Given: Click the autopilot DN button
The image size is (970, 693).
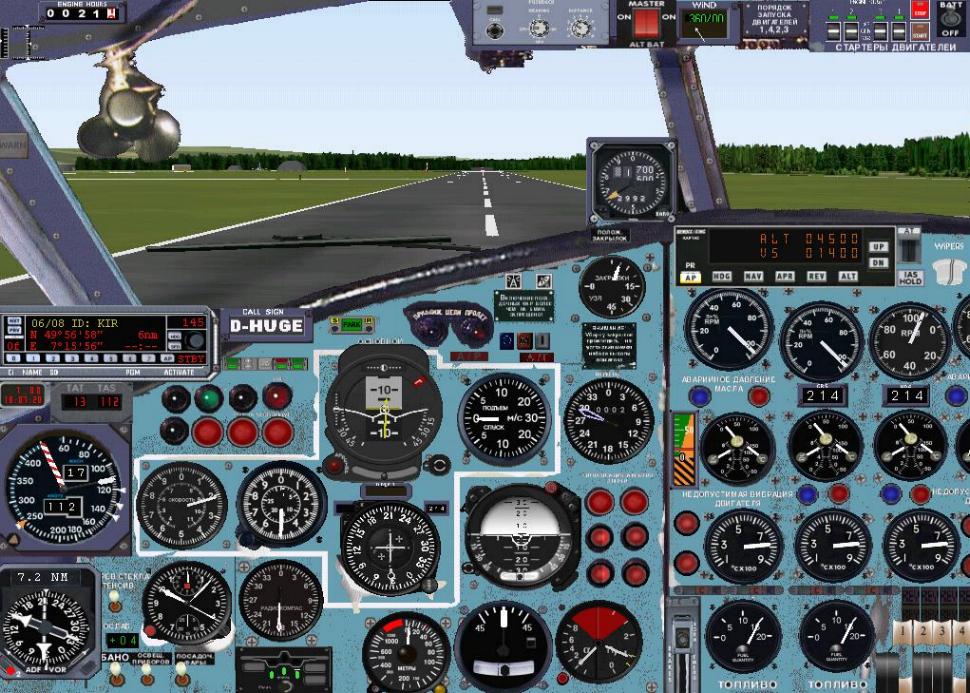Looking at the screenshot, I should [878, 262].
